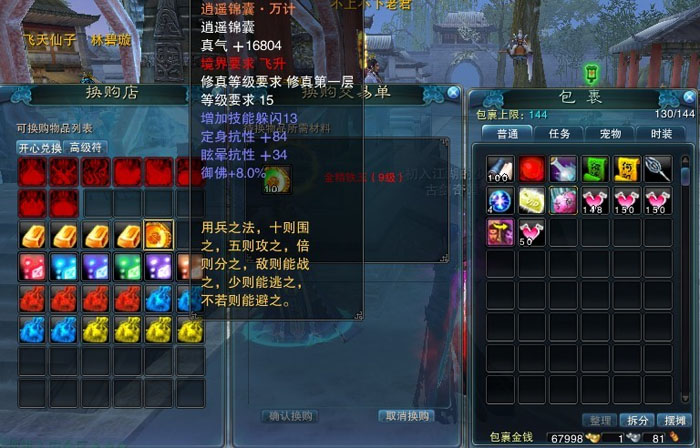Pick the heart stack of 148
The image size is (700, 448).
[x=595, y=201]
